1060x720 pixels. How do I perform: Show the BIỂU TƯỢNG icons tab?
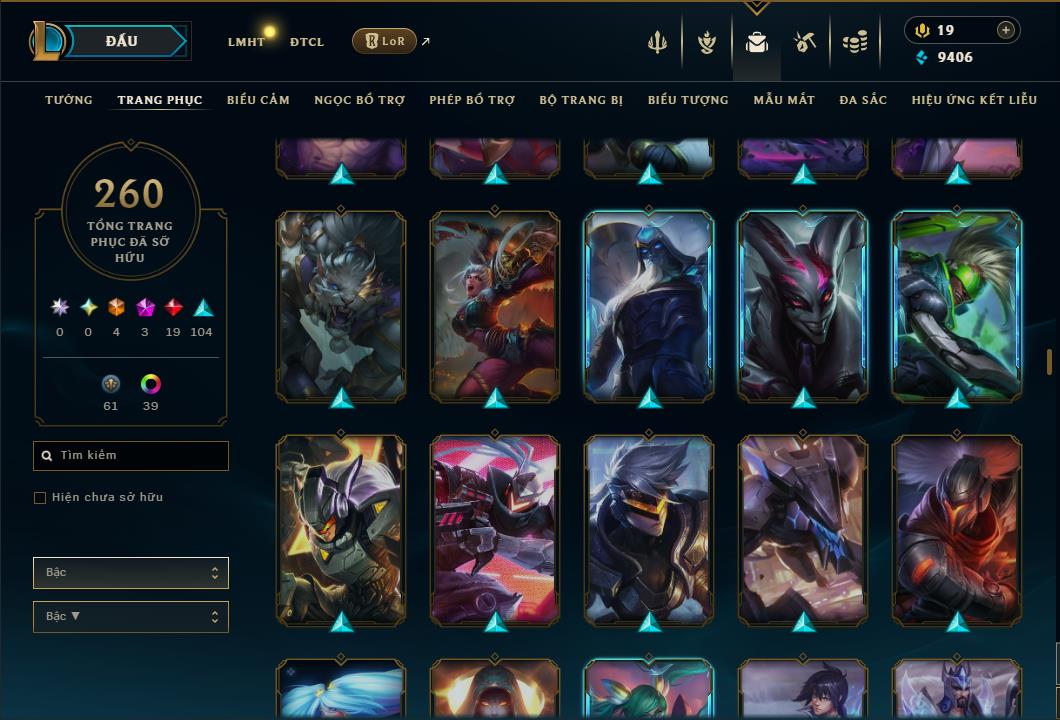pyautogui.click(x=688, y=100)
